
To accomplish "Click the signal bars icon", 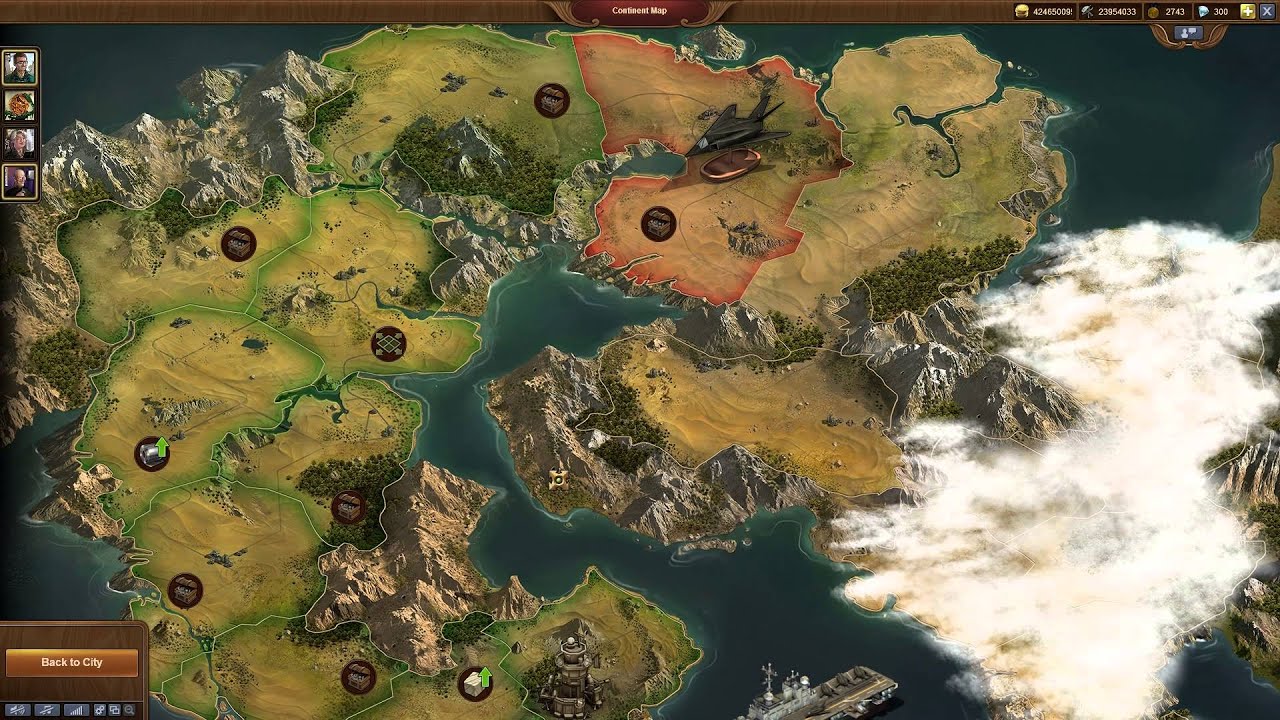I will tap(74, 709).
